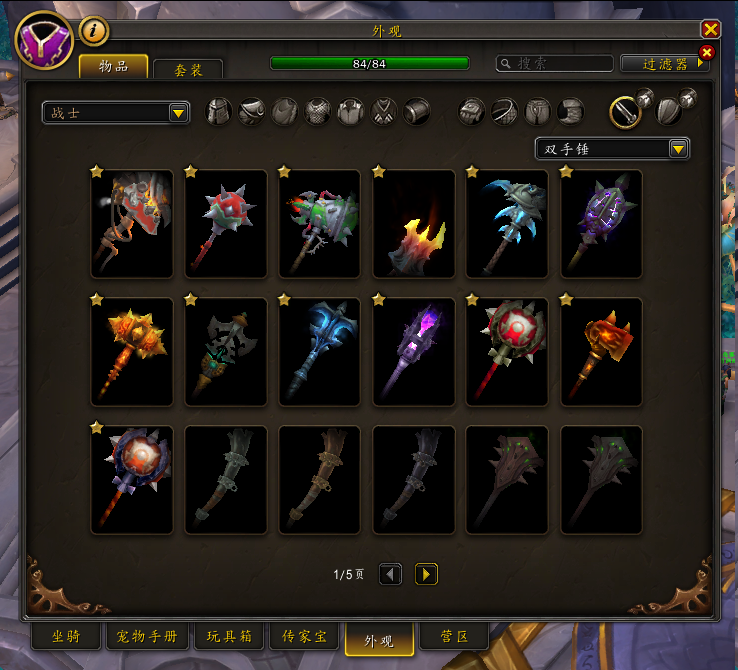Switch to the 宠物手册 pet journal tab
The height and width of the screenshot is (670, 738).
[147, 637]
